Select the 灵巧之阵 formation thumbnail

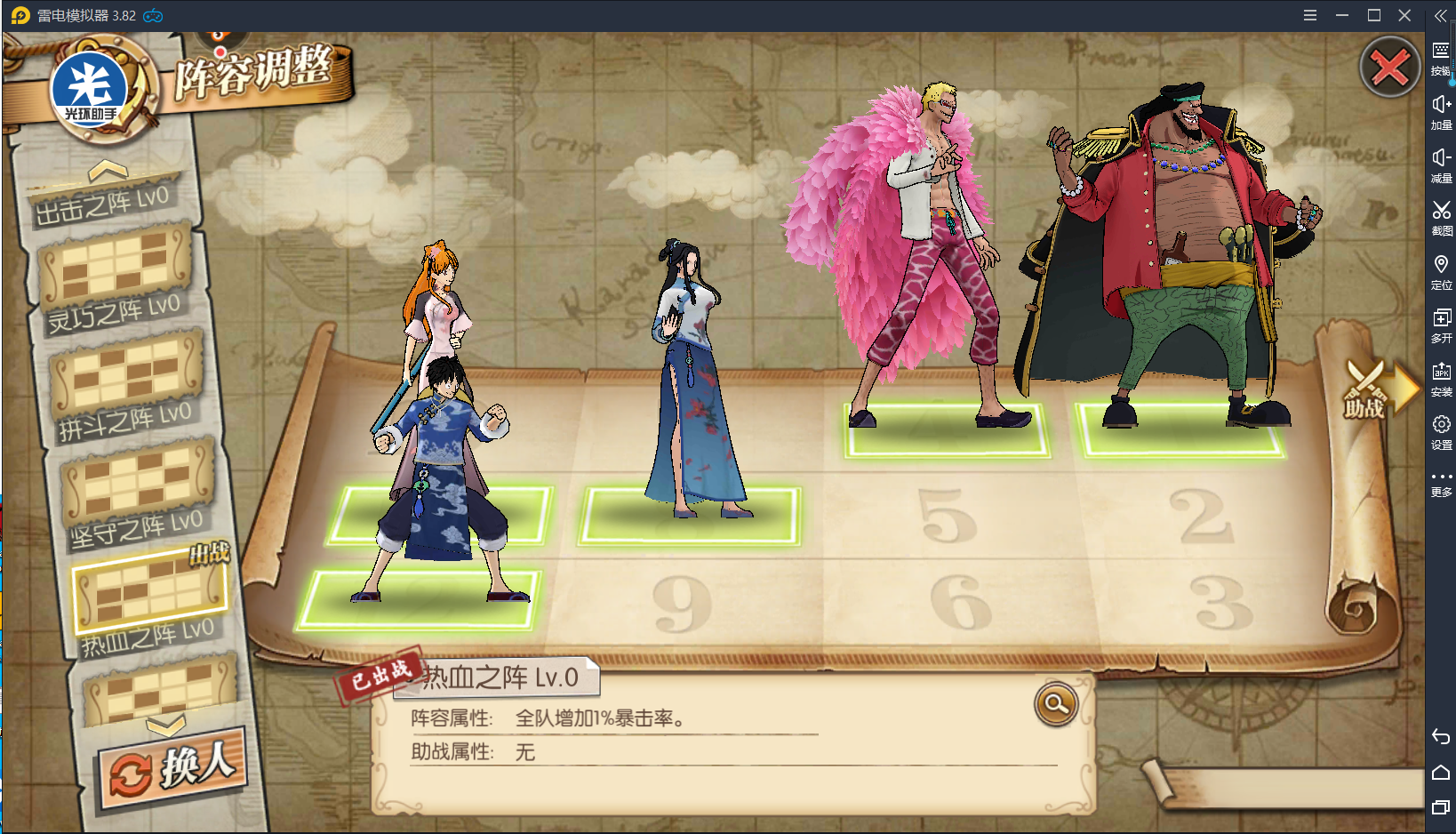click(116, 264)
